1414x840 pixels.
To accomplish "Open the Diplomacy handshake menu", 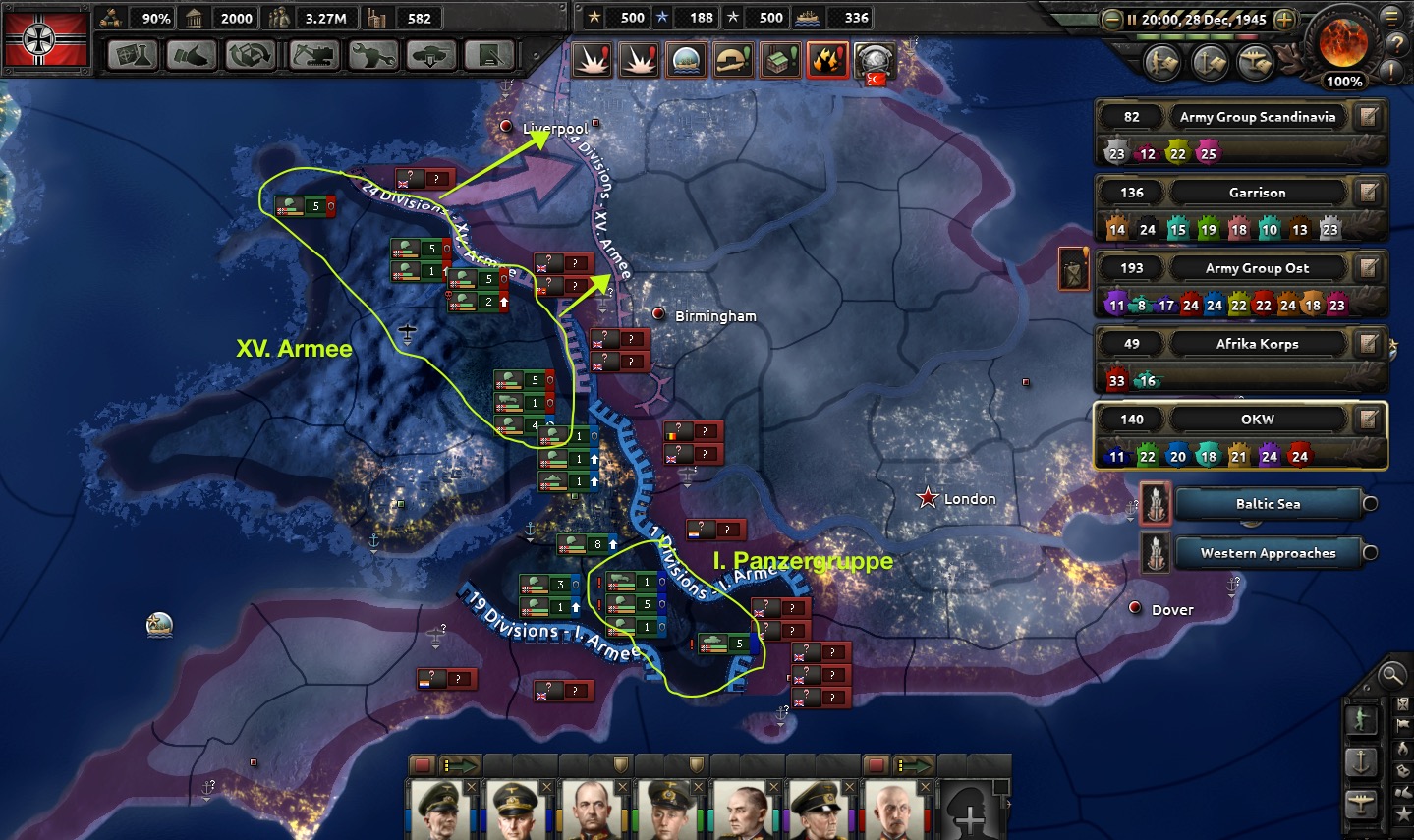I will 192,55.
